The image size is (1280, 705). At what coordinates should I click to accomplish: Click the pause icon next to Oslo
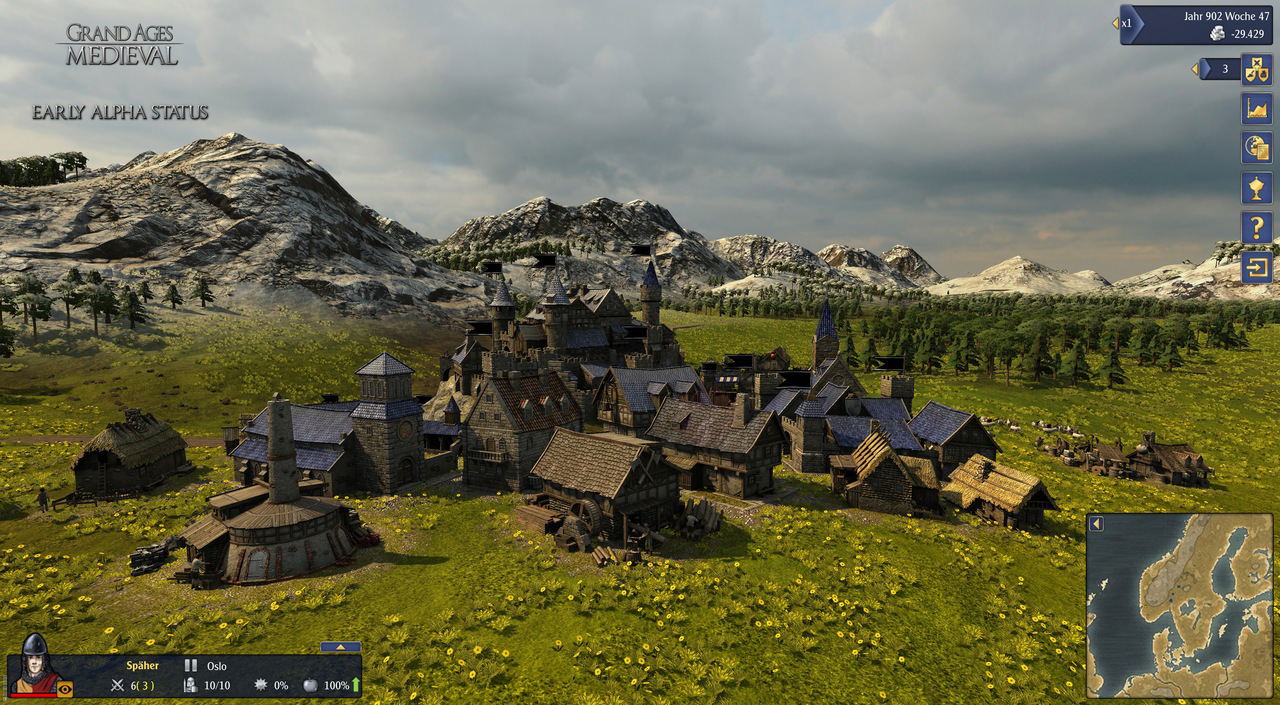pos(190,665)
